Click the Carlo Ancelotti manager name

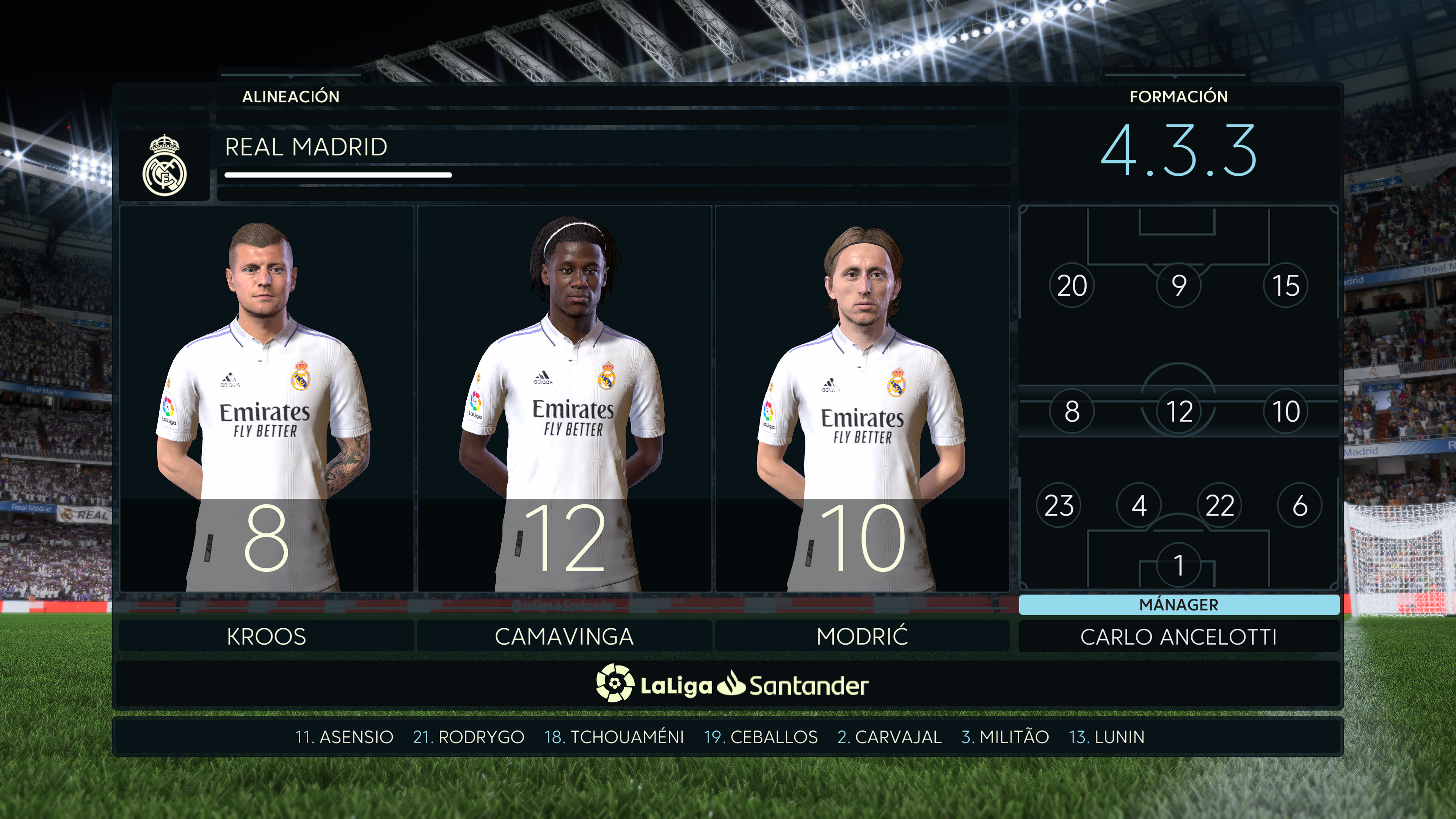click(1178, 637)
